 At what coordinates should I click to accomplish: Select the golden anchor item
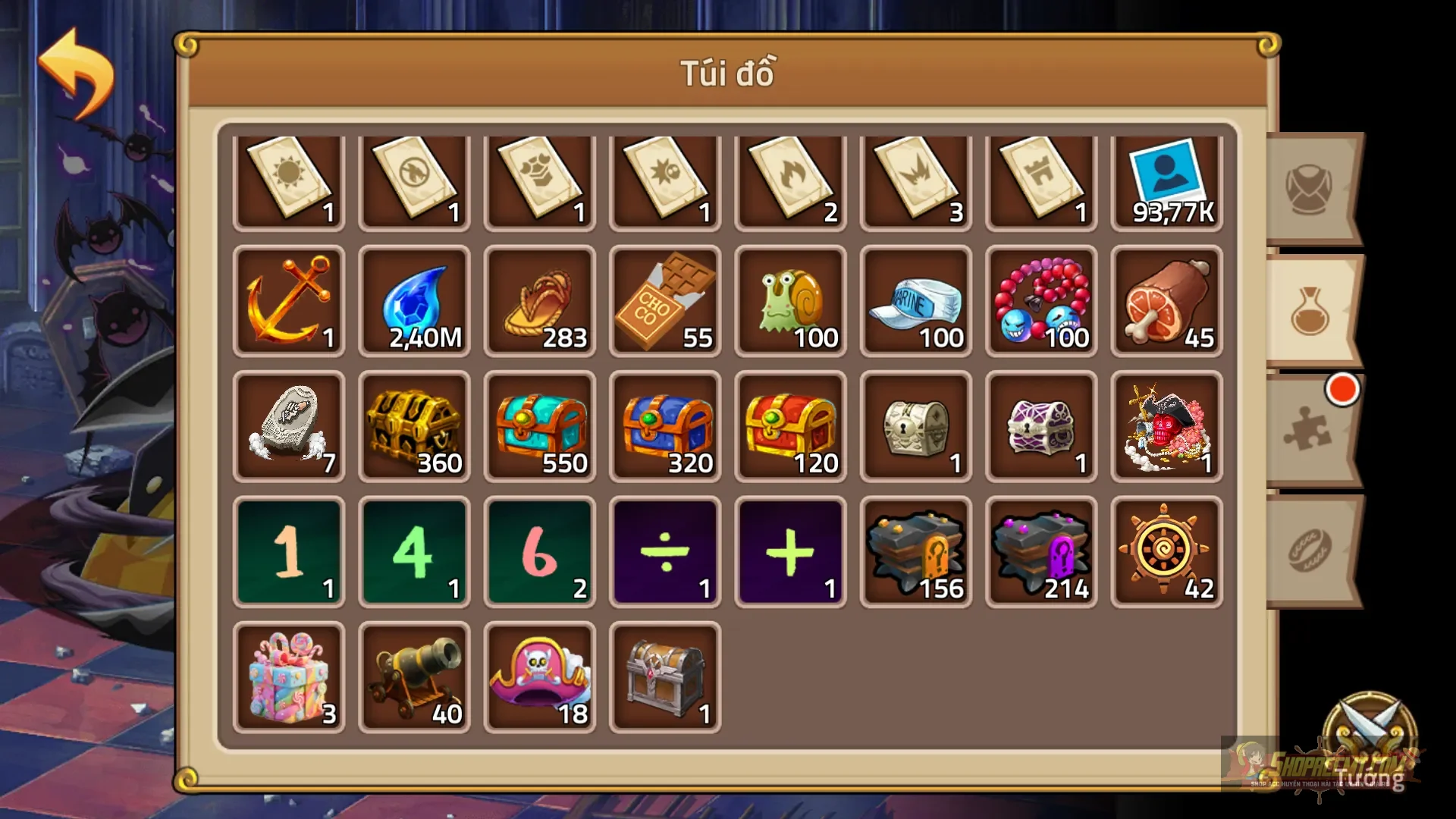(290, 303)
